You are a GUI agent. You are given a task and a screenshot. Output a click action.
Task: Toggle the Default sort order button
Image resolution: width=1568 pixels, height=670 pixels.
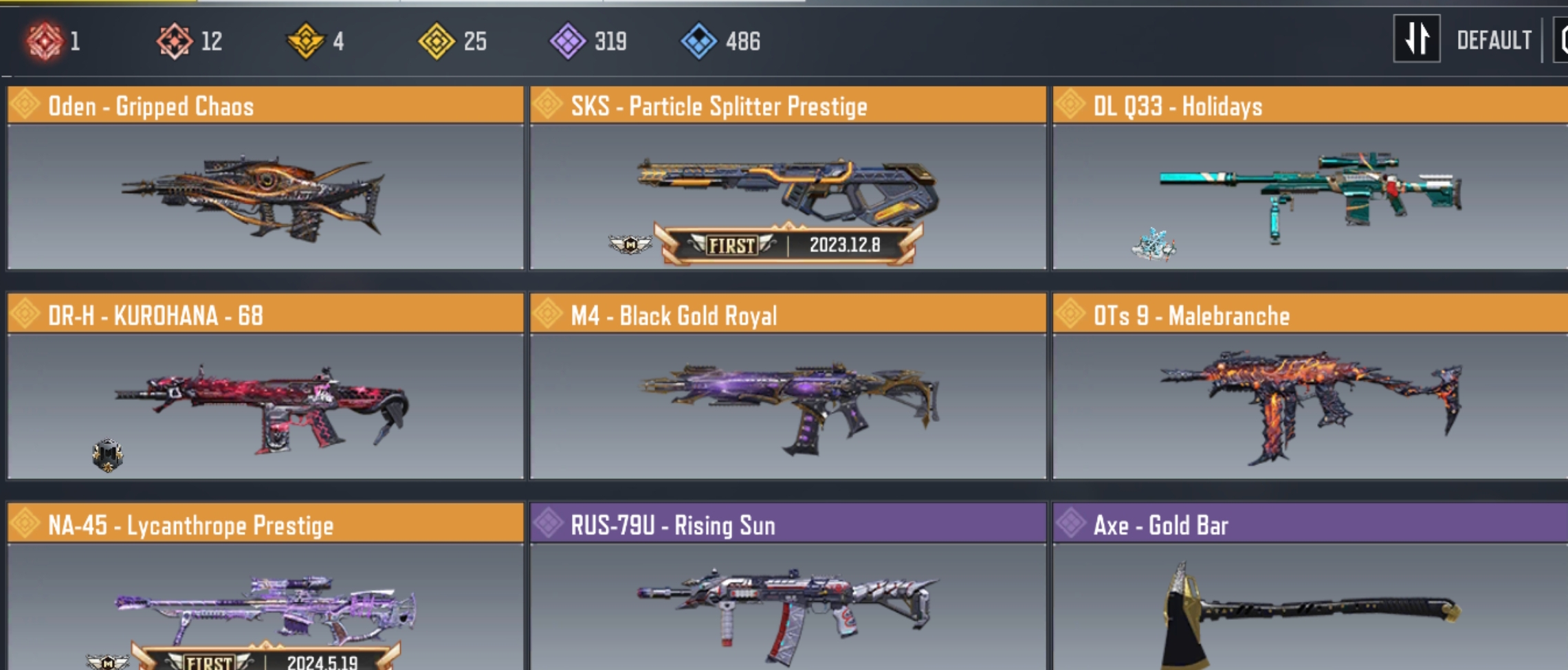click(1417, 40)
